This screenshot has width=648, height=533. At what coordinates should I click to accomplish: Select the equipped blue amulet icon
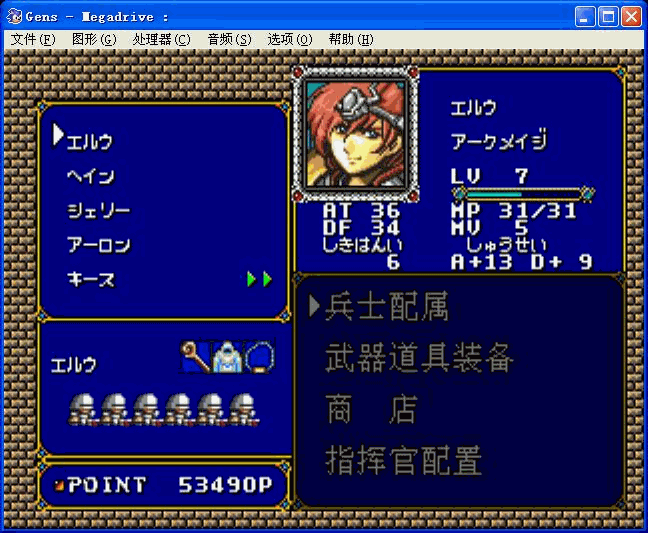coord(259,356)
